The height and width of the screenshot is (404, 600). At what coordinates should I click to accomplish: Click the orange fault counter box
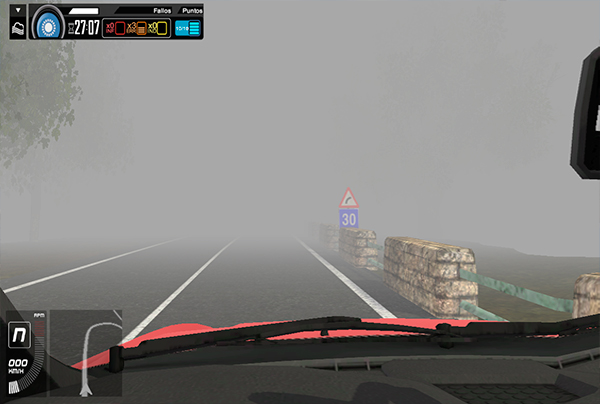click(141, 28)
